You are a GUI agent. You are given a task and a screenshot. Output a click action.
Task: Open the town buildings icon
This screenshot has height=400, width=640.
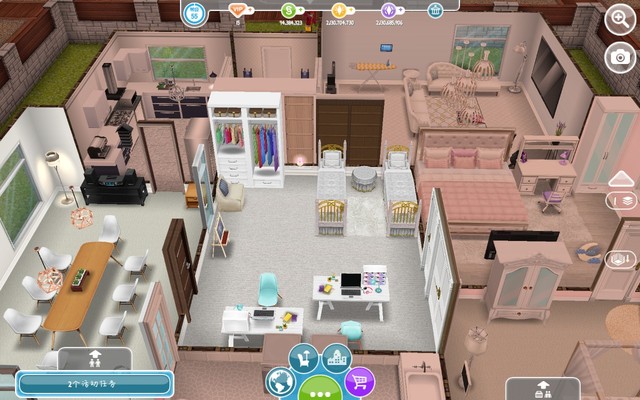336,357
